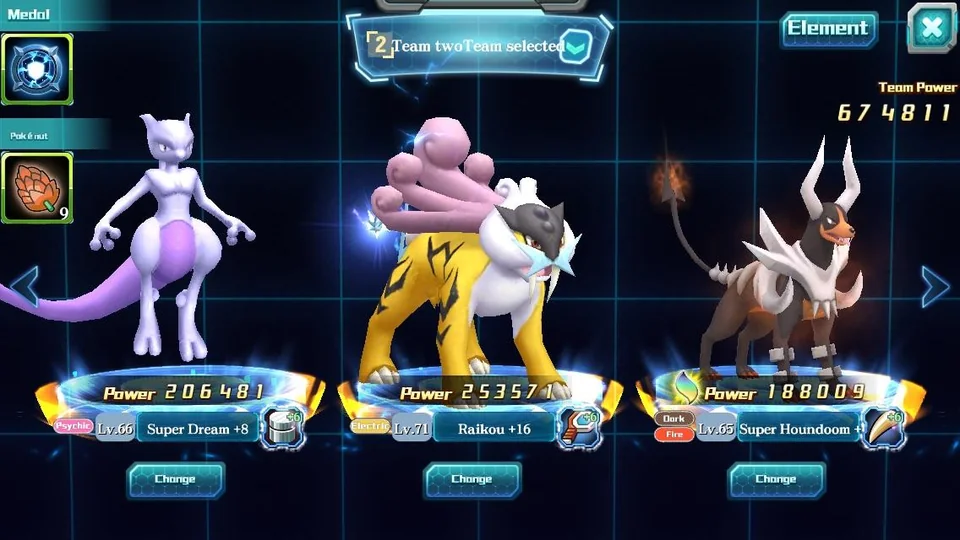Image resolution: width=960 pixels, height=540 pixels.
Task: Select the Super Dream +8 name plate
Action: pyautogui.click(x=198, y=429)
